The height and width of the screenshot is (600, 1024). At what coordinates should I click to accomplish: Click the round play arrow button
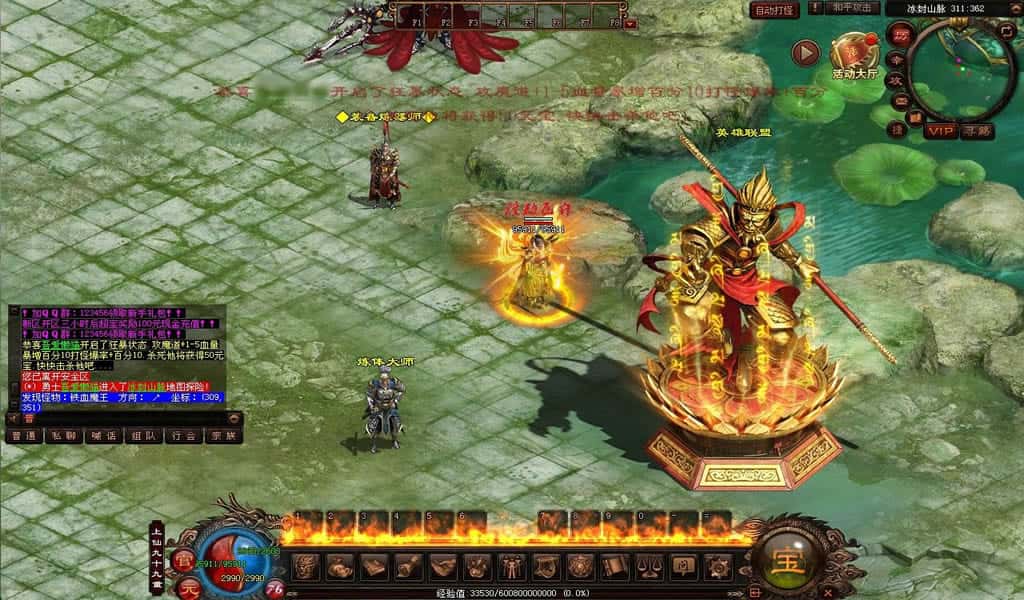pyautogui.click(x=805, y=53)
